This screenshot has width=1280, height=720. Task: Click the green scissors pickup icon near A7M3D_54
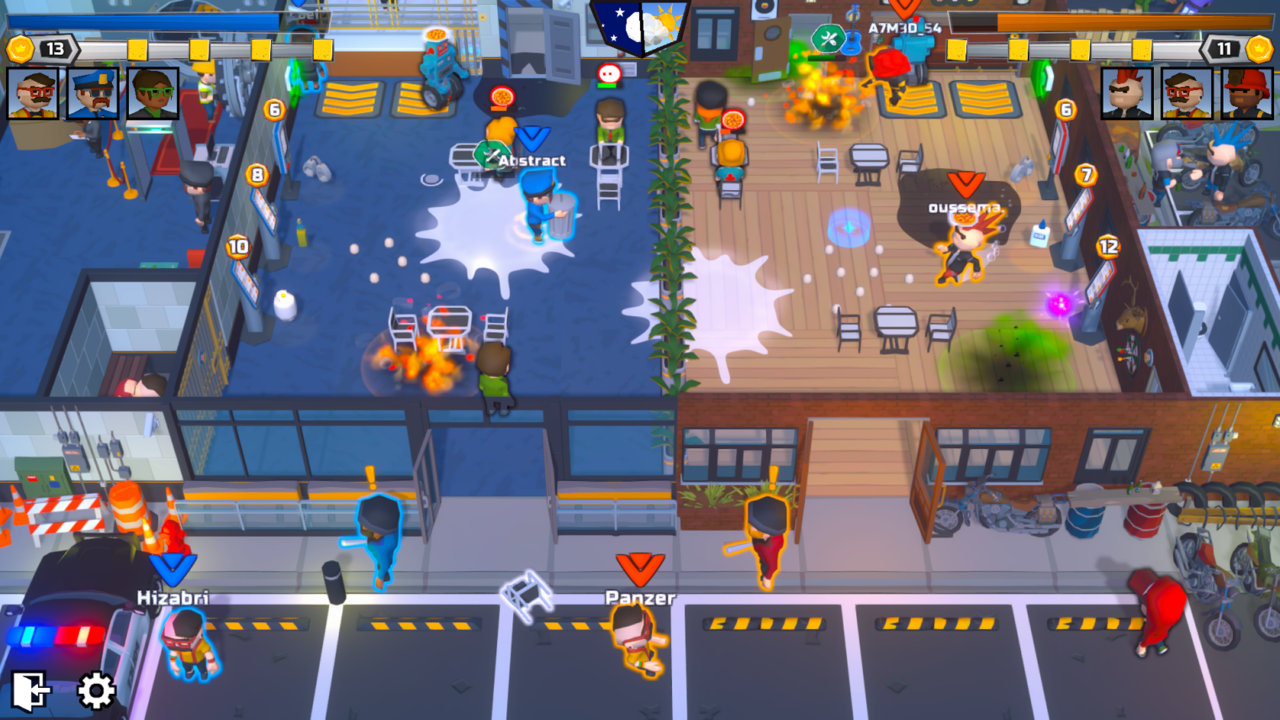[829, 37]
